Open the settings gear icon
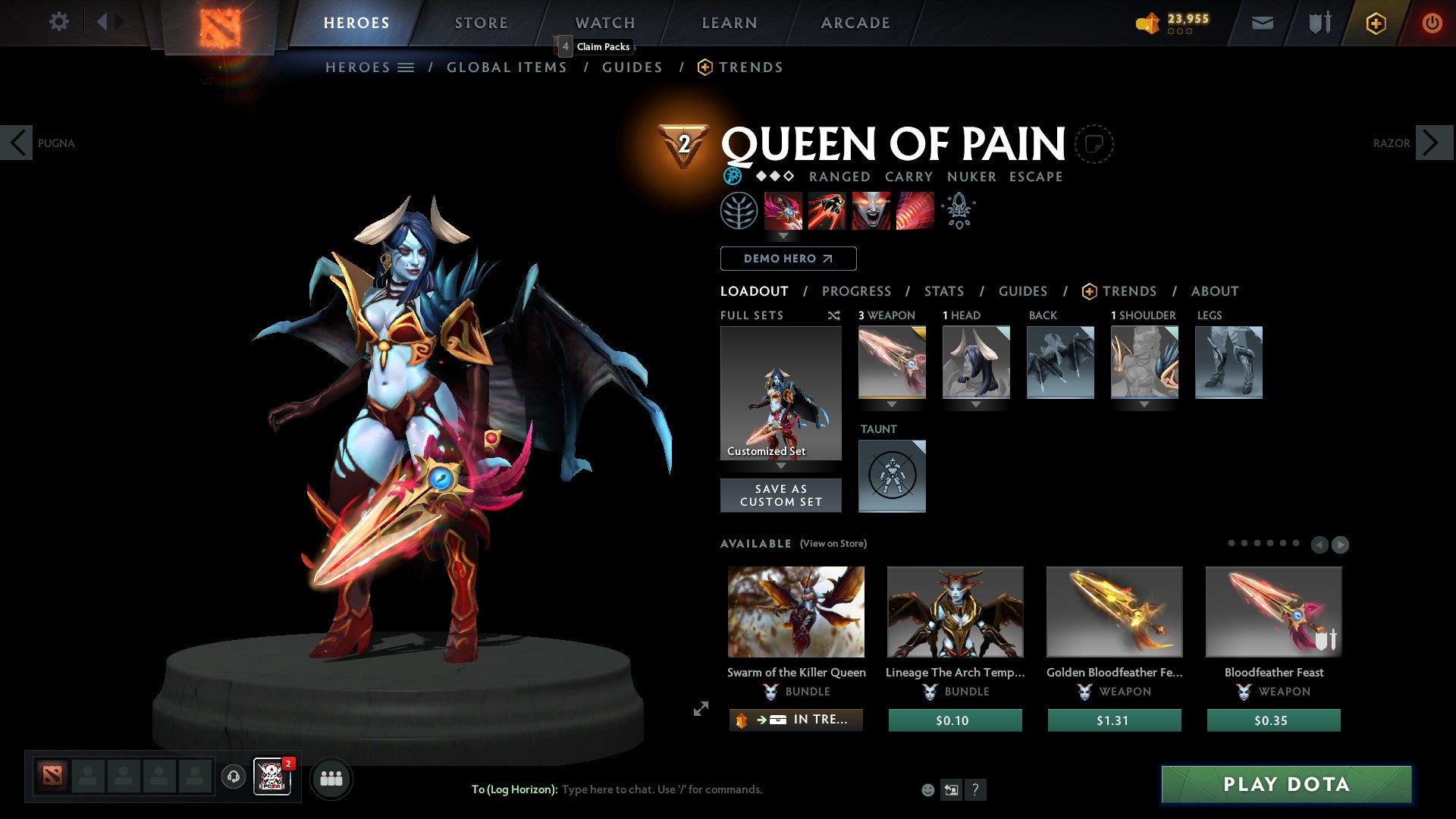This screenshot has height=819, width=1456. pyautogui.click(x=58, y=22)
